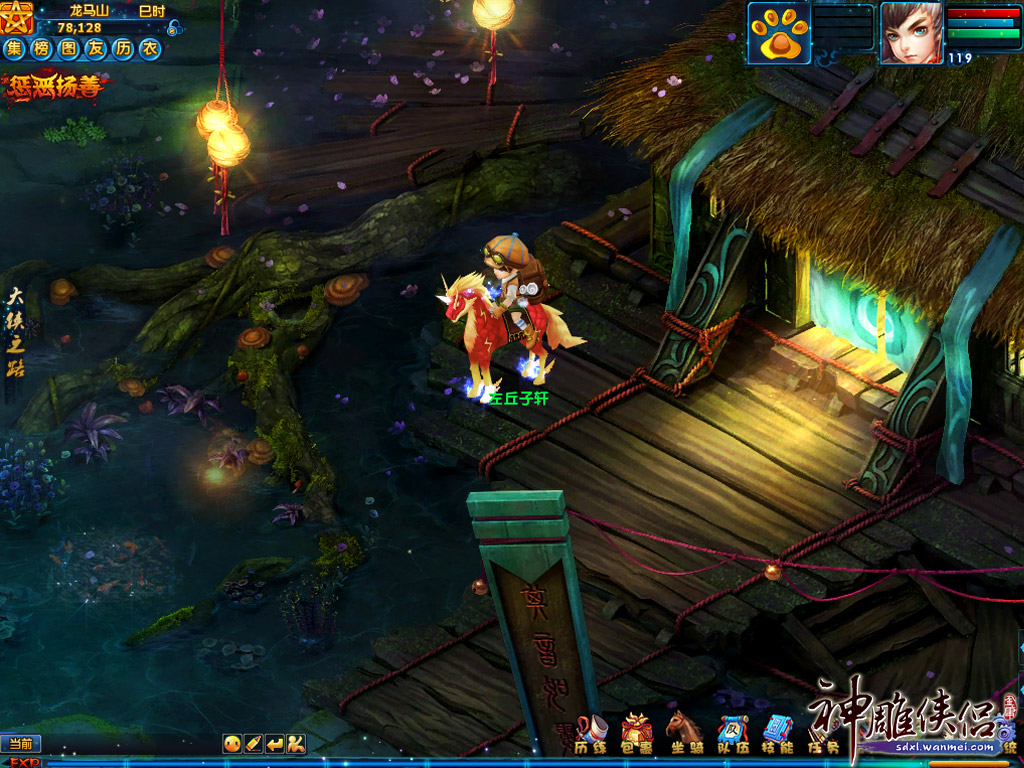Open the 友 friends button
The height and width of the screenshot is (768, 1024).
tap(96, 48)
